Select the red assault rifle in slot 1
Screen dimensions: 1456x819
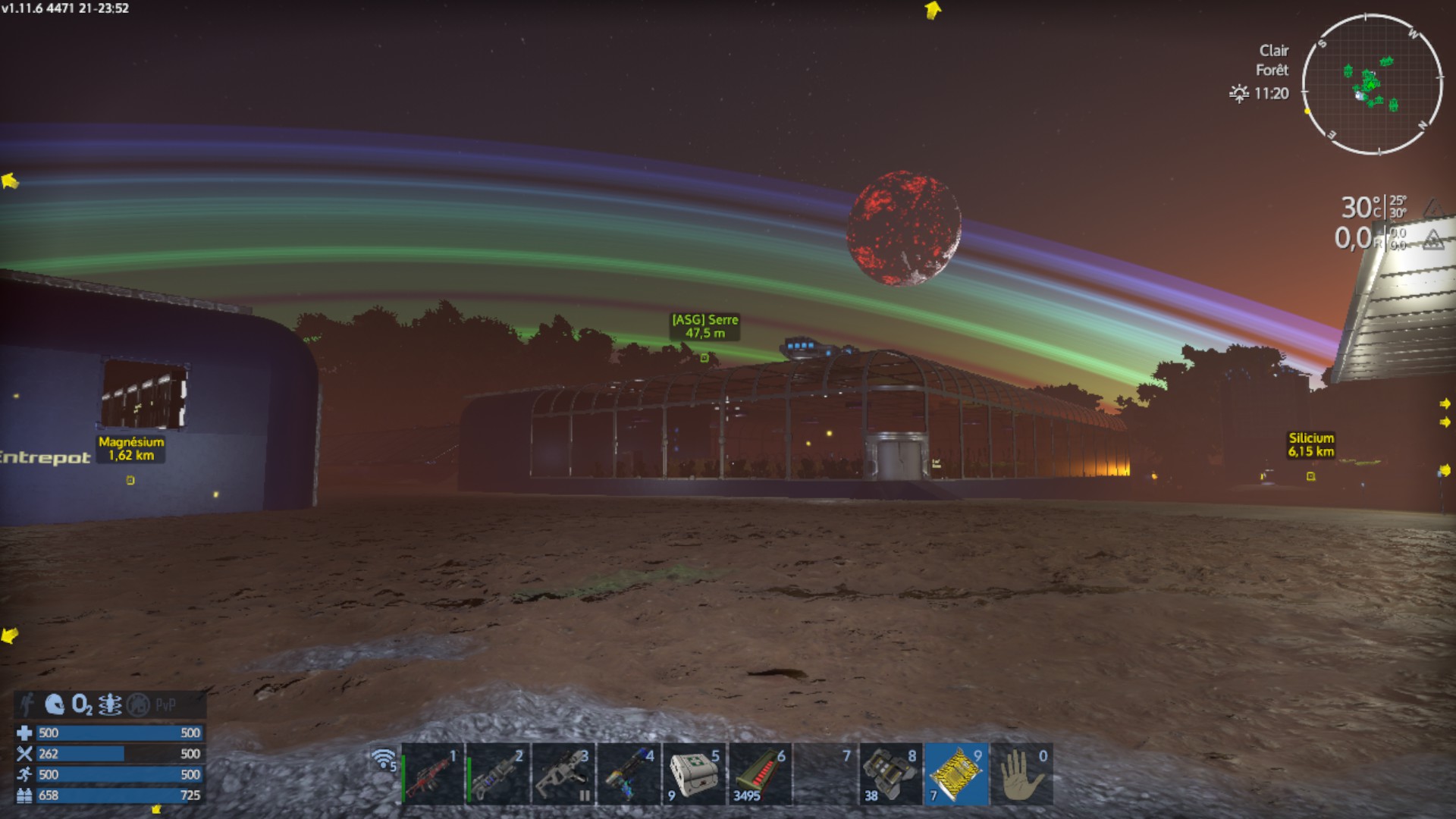click(432, 775)
